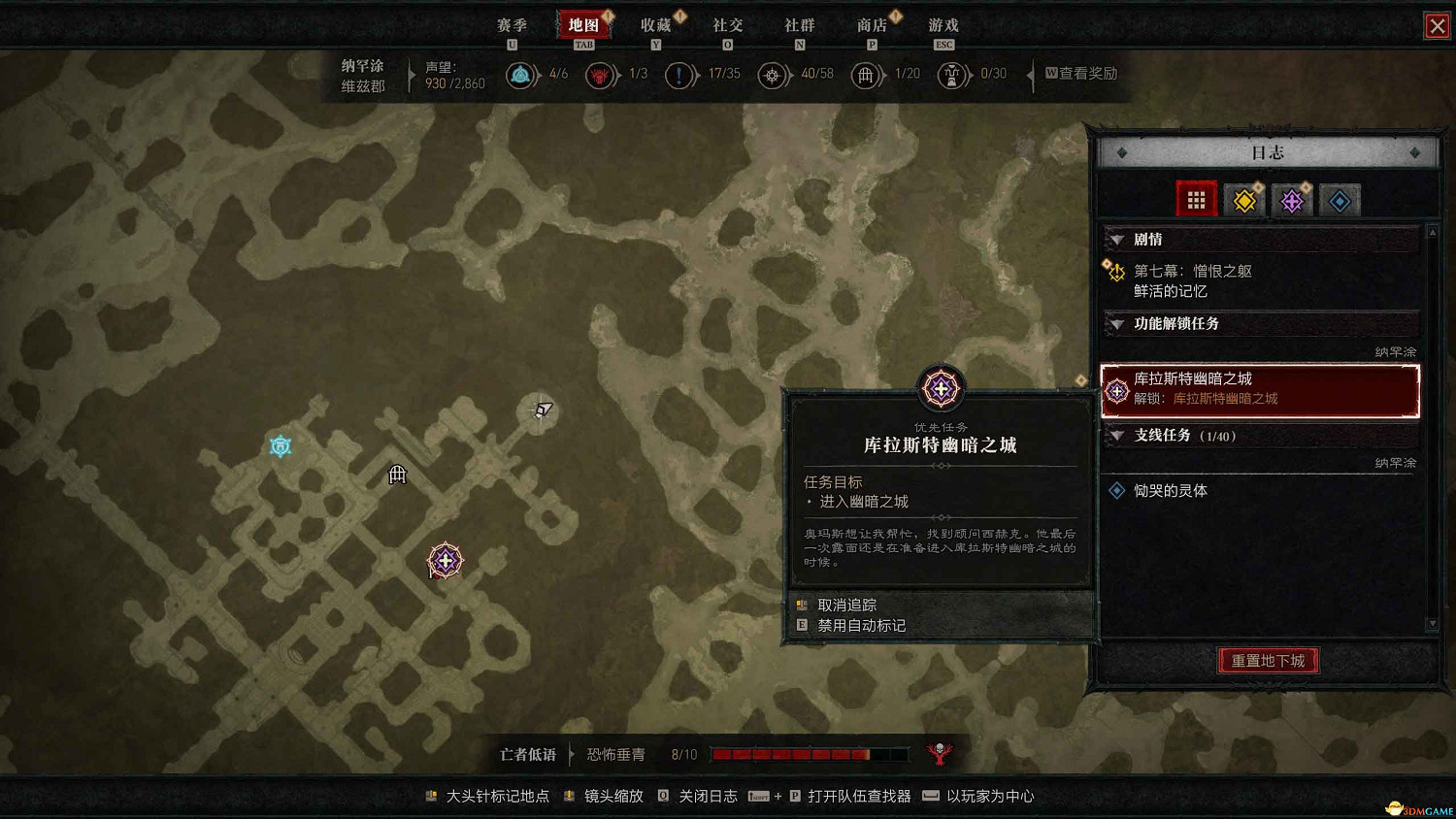Viewport: 1456px width, 819px height.
Task: Click 取消追踪 in the quest tooltip
Action: click(x=847, y=604)
